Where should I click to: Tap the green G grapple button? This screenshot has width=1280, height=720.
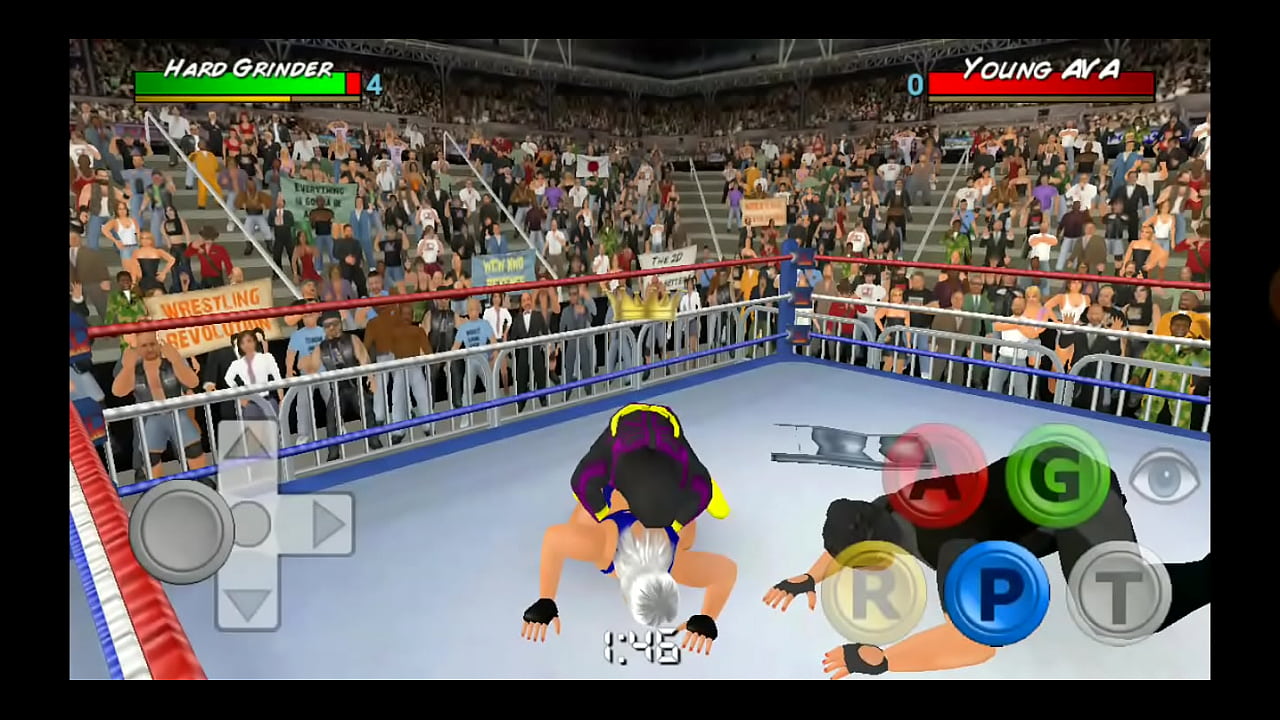(1057, 476)
